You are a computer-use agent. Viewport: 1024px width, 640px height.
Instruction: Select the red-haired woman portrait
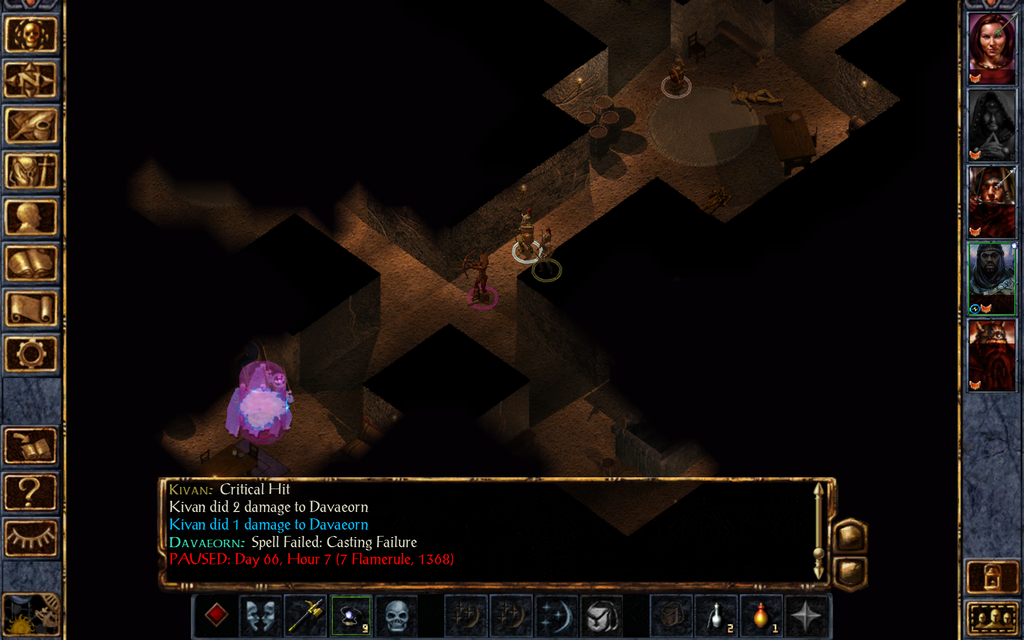click(x=991, y=47)
